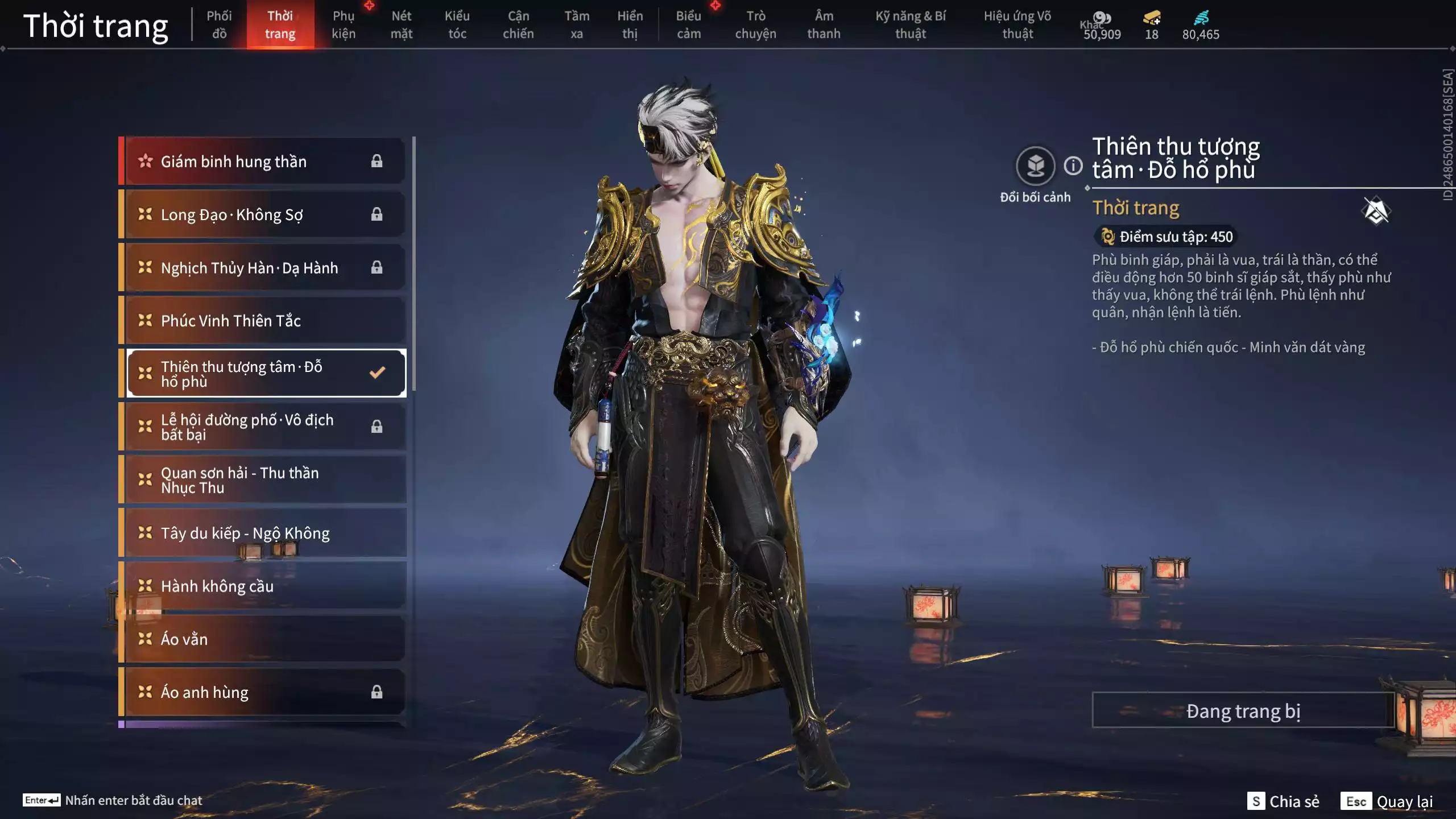This screenshot has width=1456, height=819.
Task: Select Tây du kiếp - Ngộ Không outfit
Action: [x=264, y=533]
